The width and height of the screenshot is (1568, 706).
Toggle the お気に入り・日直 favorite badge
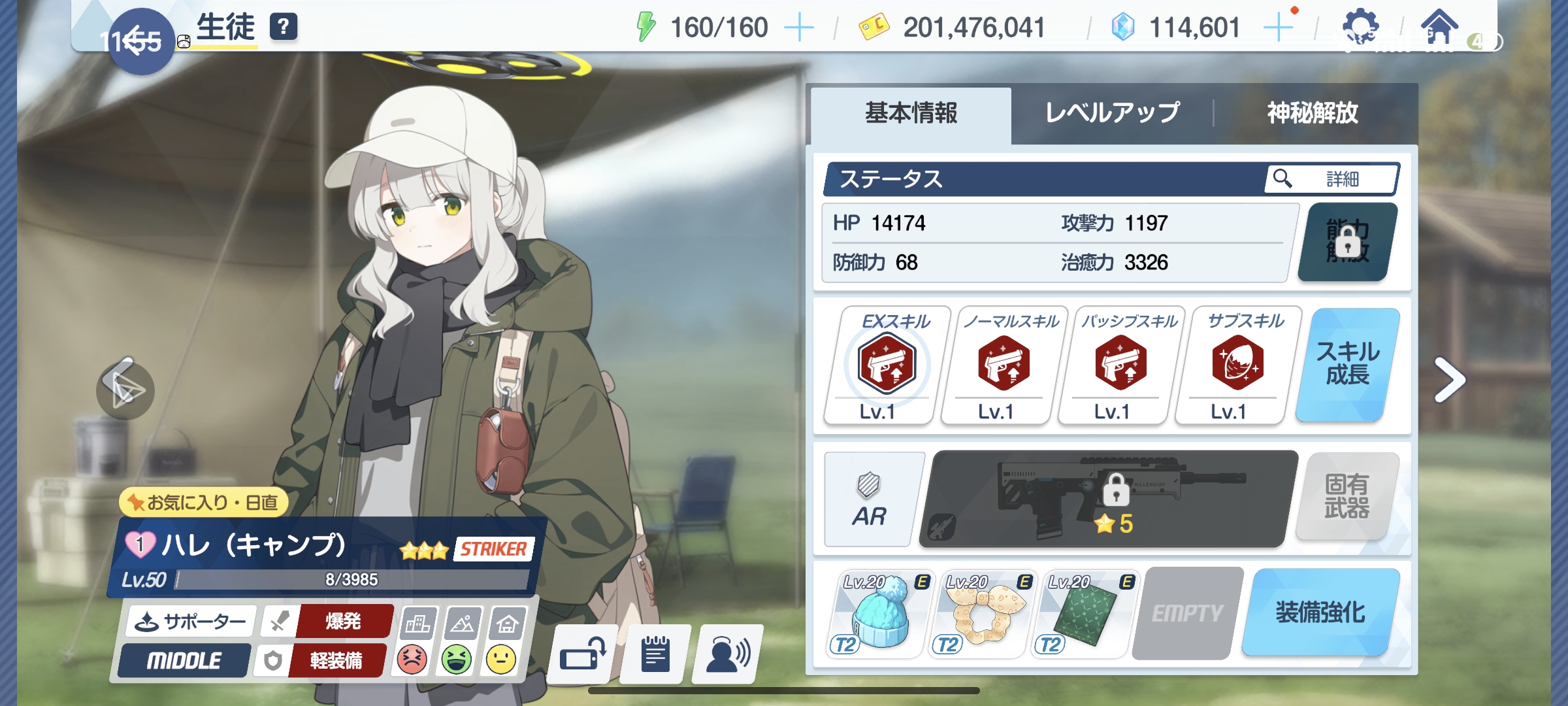pyautogui.click(x=203, y=503)
